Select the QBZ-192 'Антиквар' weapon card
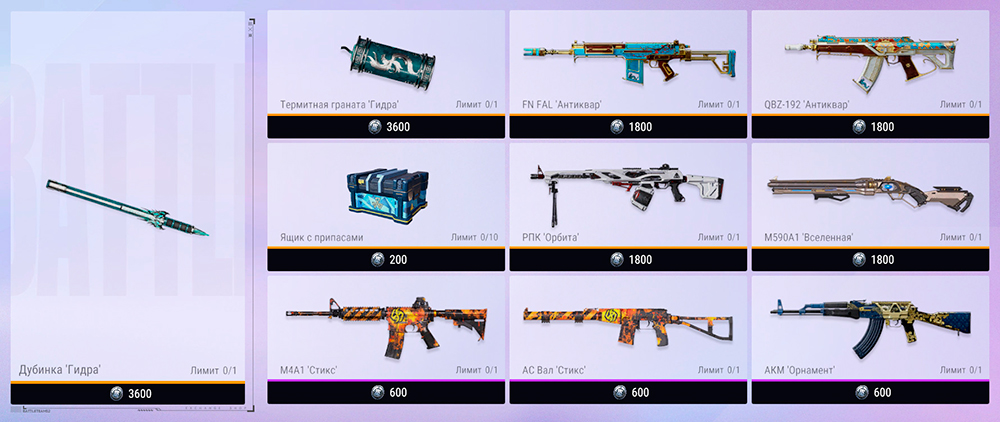This screenshot has height=422, width=1000. pyautogui.click(x=869, y=60)
